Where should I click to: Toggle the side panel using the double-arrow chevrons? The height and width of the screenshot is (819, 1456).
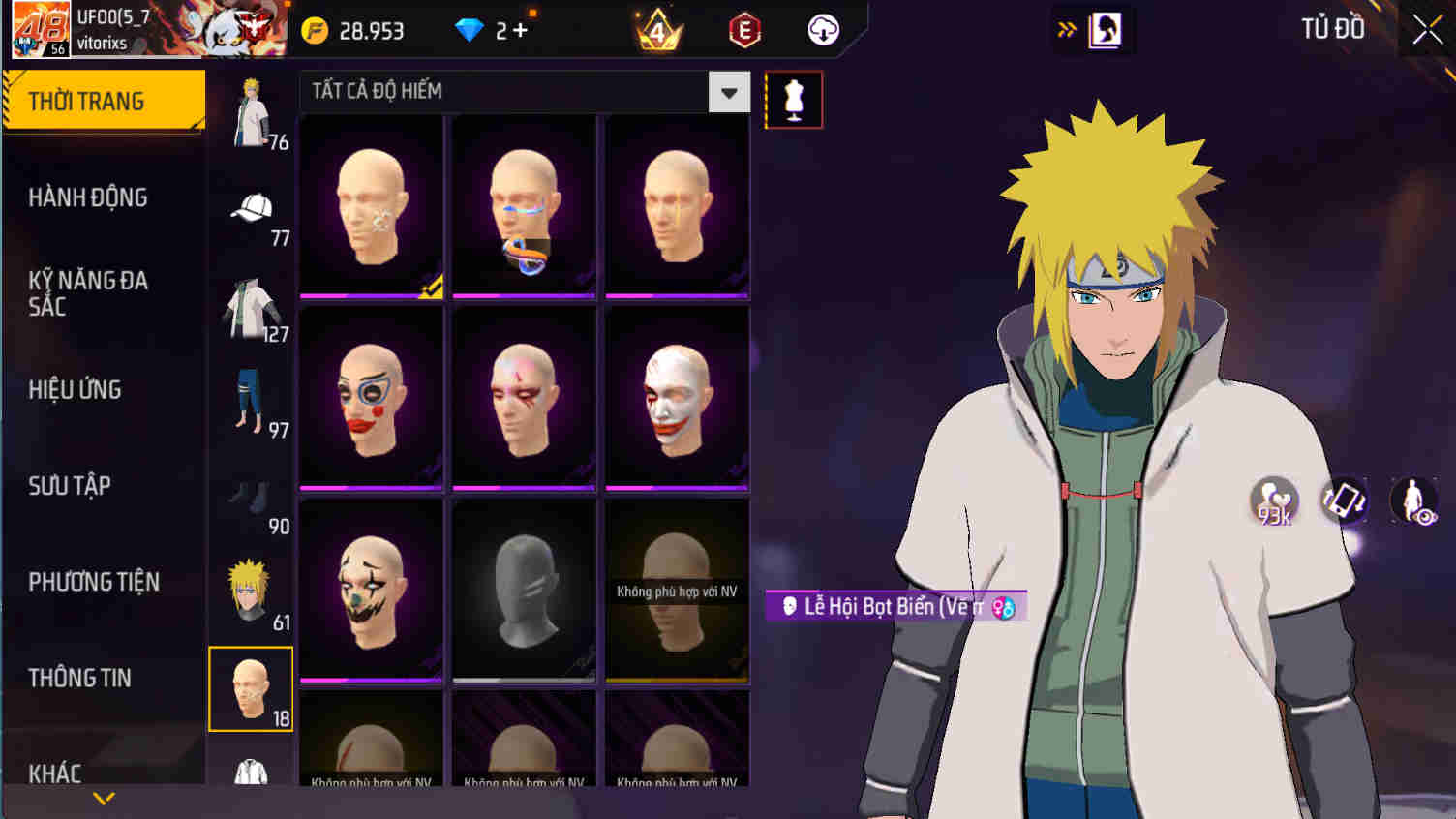pos(1066,29)
